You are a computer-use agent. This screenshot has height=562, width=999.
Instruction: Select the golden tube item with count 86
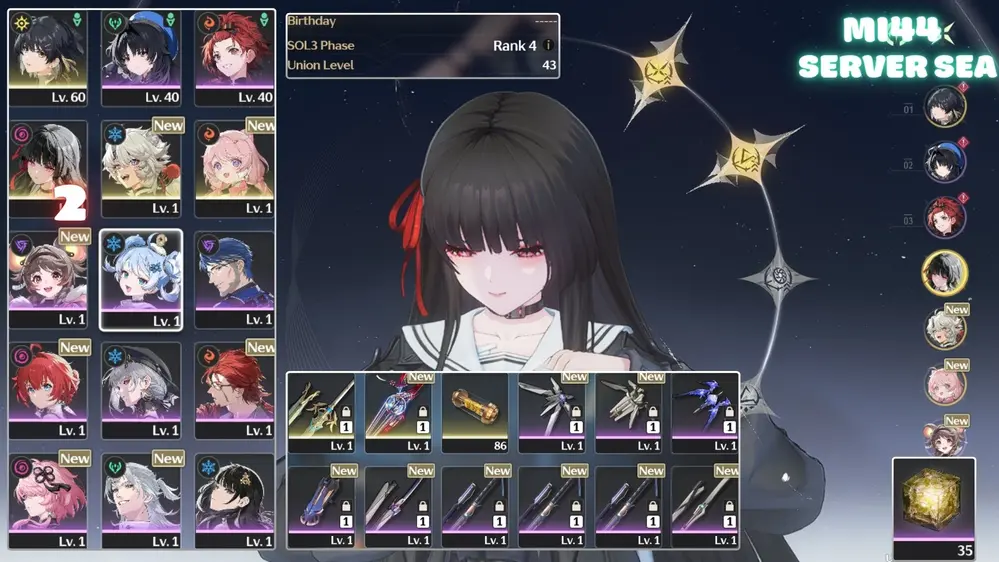(x=475, y=414)
